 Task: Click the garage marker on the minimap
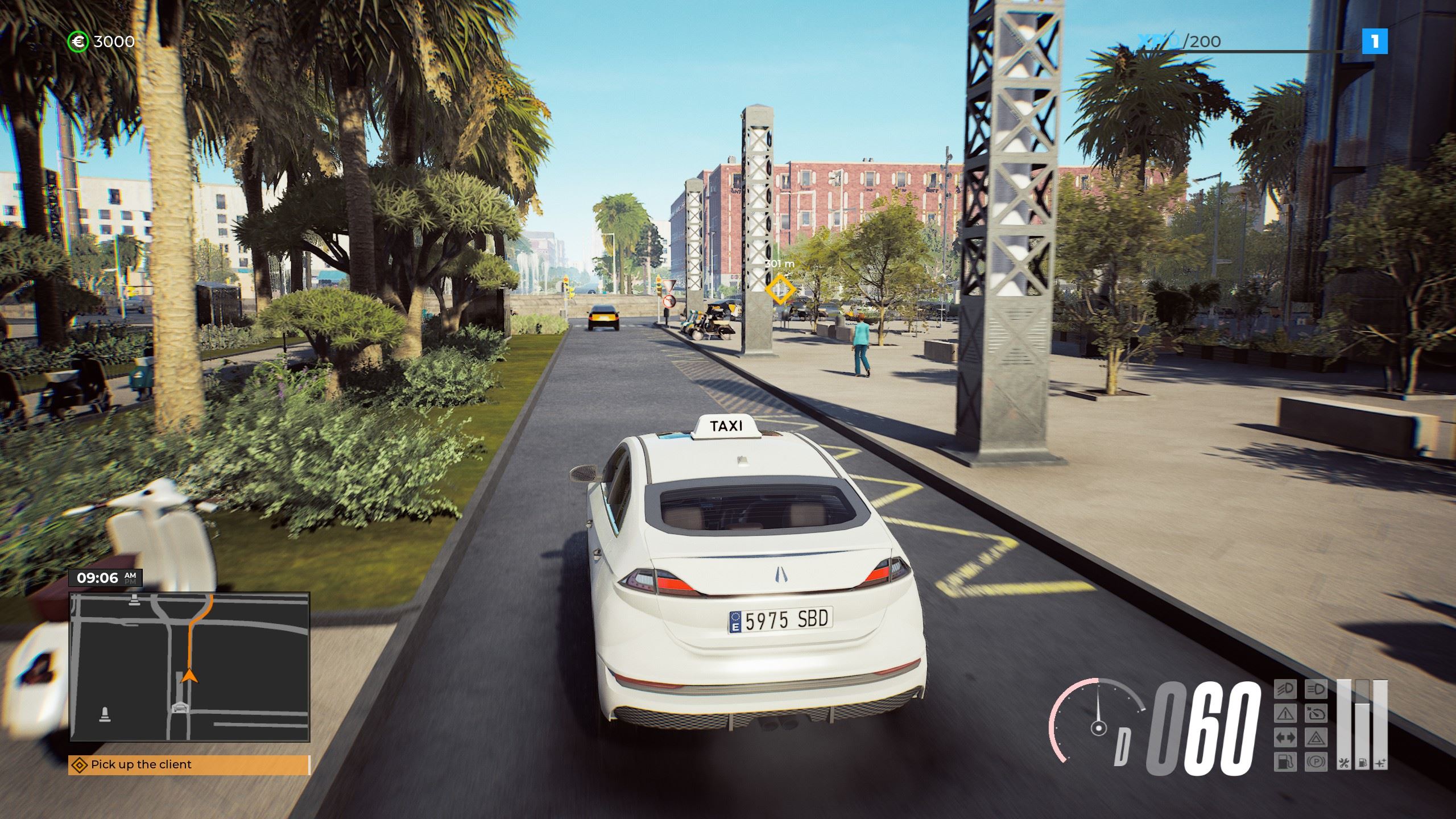pos(180,708)
